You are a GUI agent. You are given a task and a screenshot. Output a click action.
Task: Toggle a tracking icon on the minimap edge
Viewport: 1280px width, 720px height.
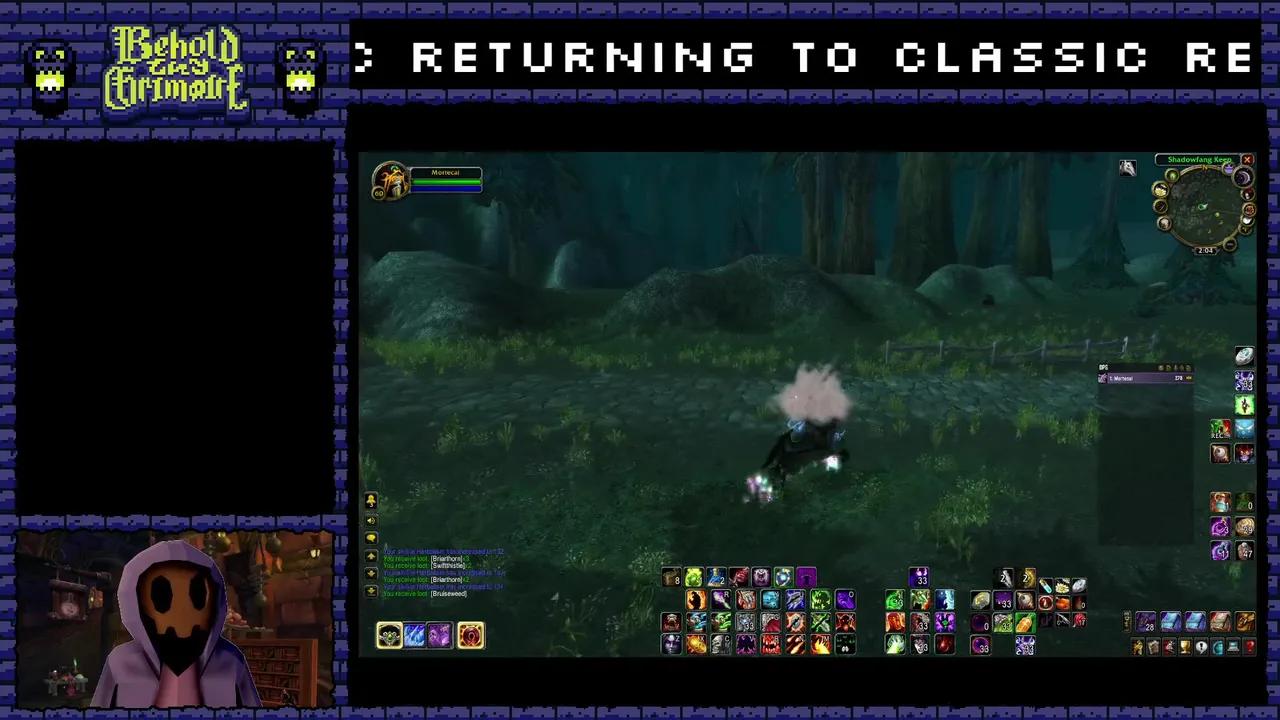coord(1173,176)
